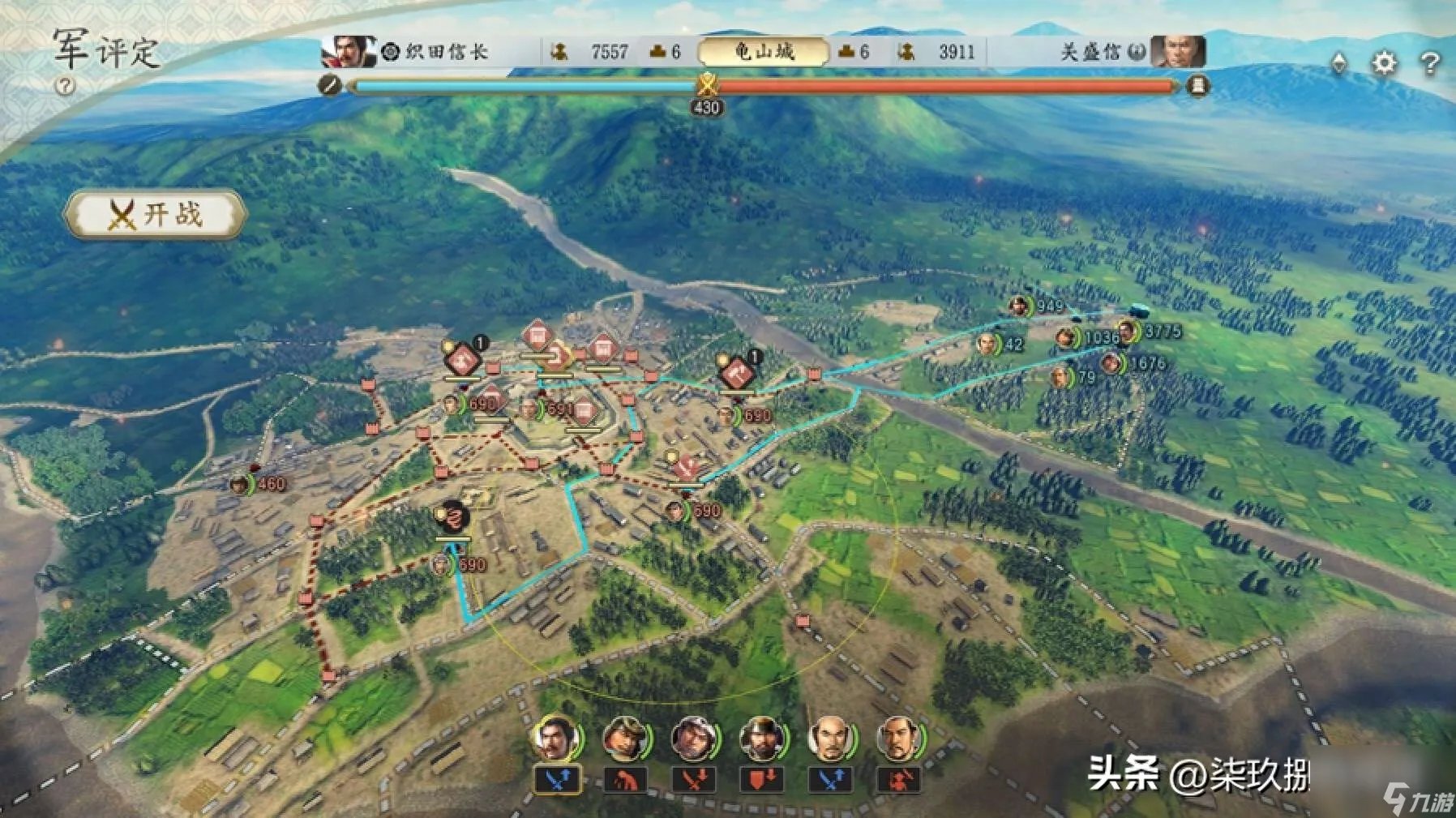
Task: Choose the red shield-down order icon
Action: (x=761, y=781)
